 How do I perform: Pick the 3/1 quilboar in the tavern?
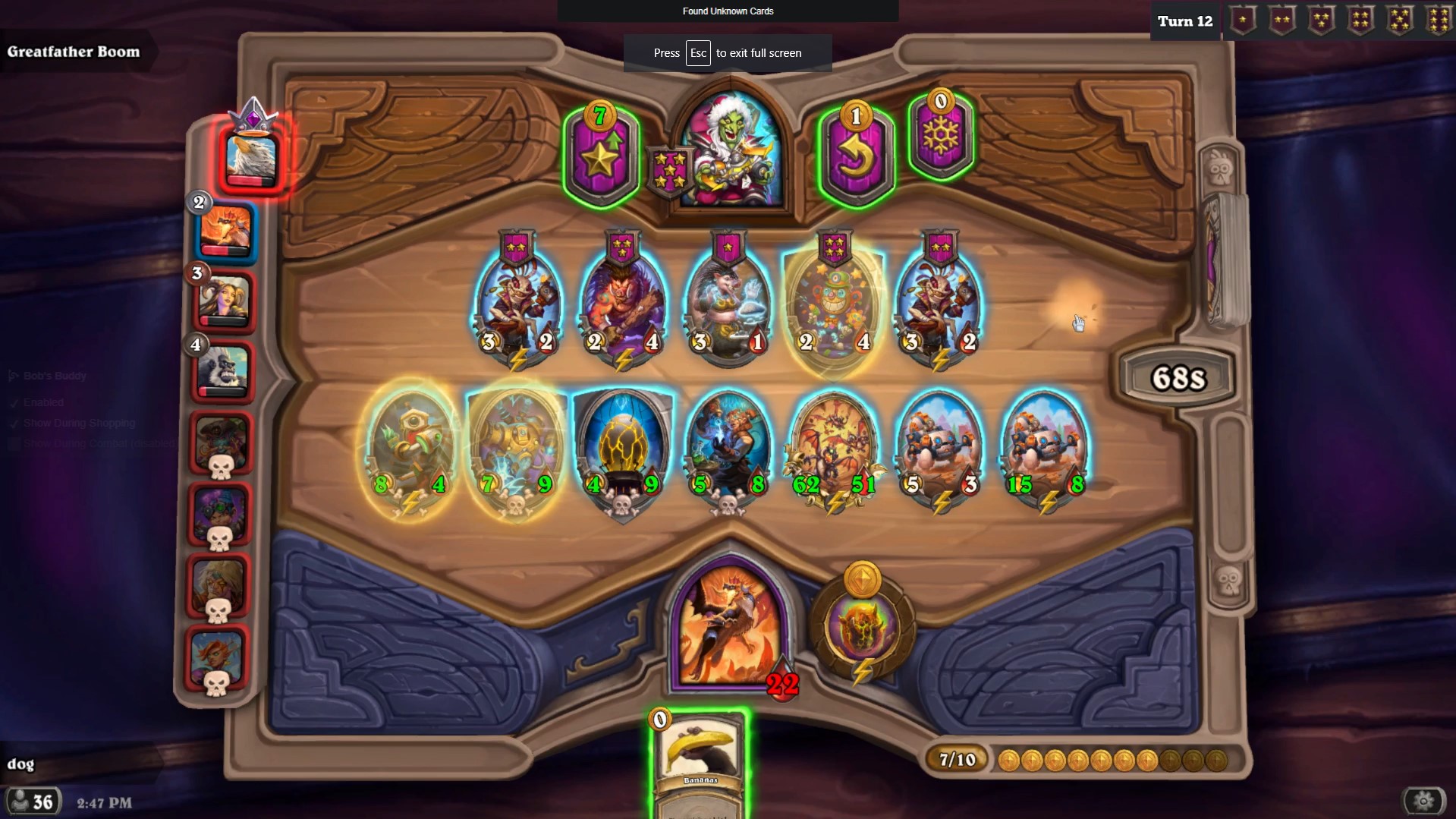(728, 304)
